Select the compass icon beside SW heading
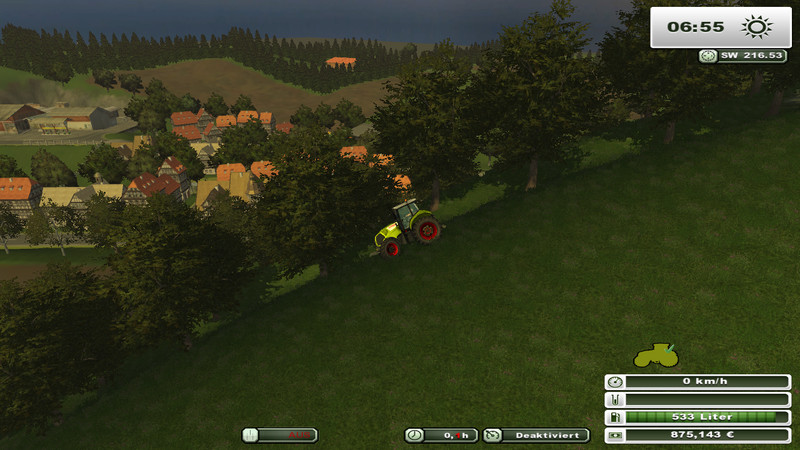Image resolution: width=800 pixels, height=450 pixels. pyautogui.click(x=709, y=56)
